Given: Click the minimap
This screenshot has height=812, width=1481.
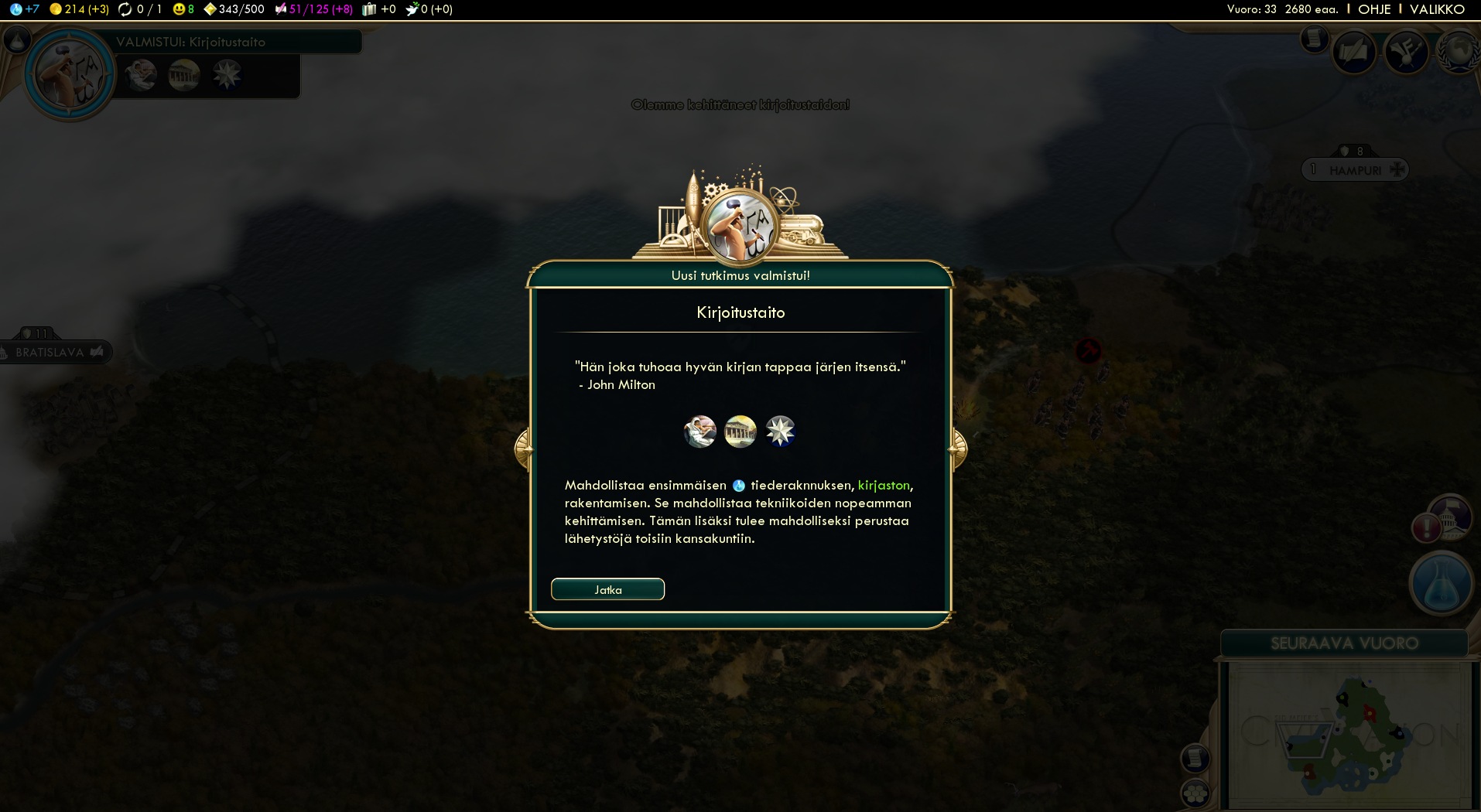Looking at the screenshot, I should point(1346,735).
